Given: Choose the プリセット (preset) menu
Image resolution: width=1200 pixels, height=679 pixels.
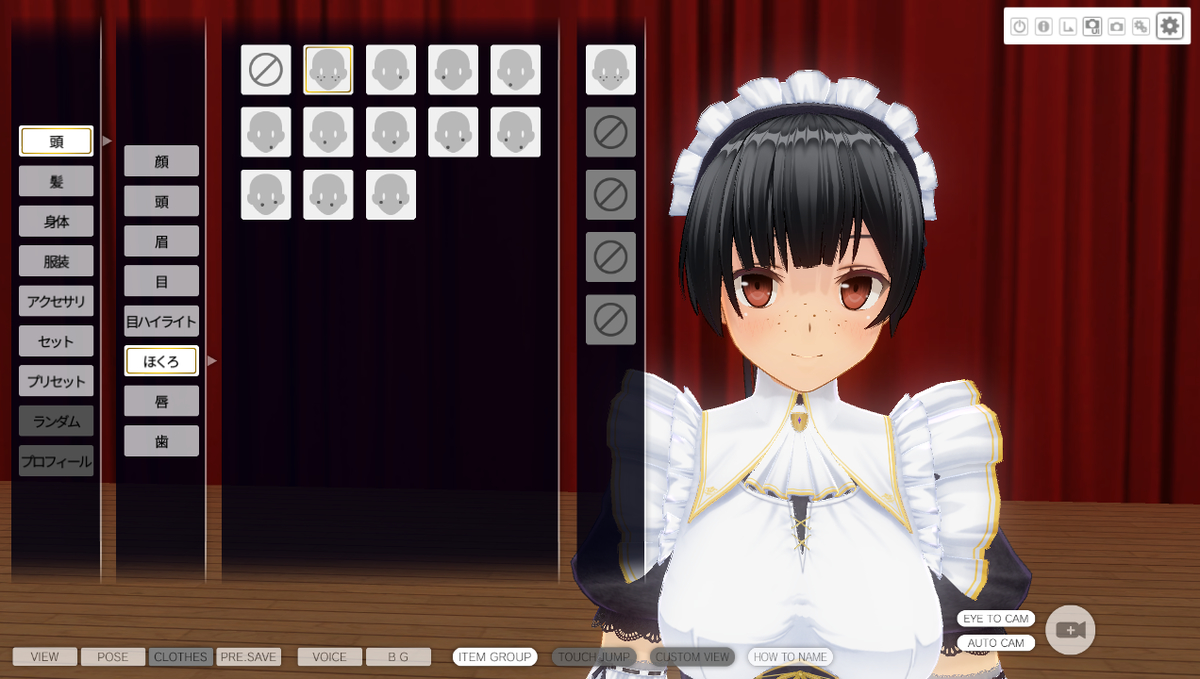Looking at the screenshot, I should [56, 381].
